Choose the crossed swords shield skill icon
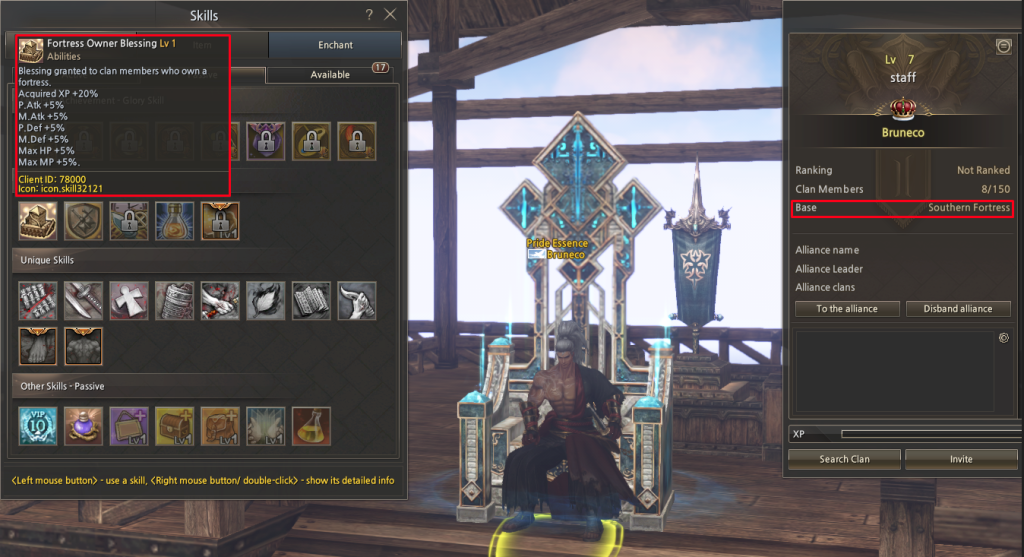This screenshot has width=1024, height=557. 83,222
